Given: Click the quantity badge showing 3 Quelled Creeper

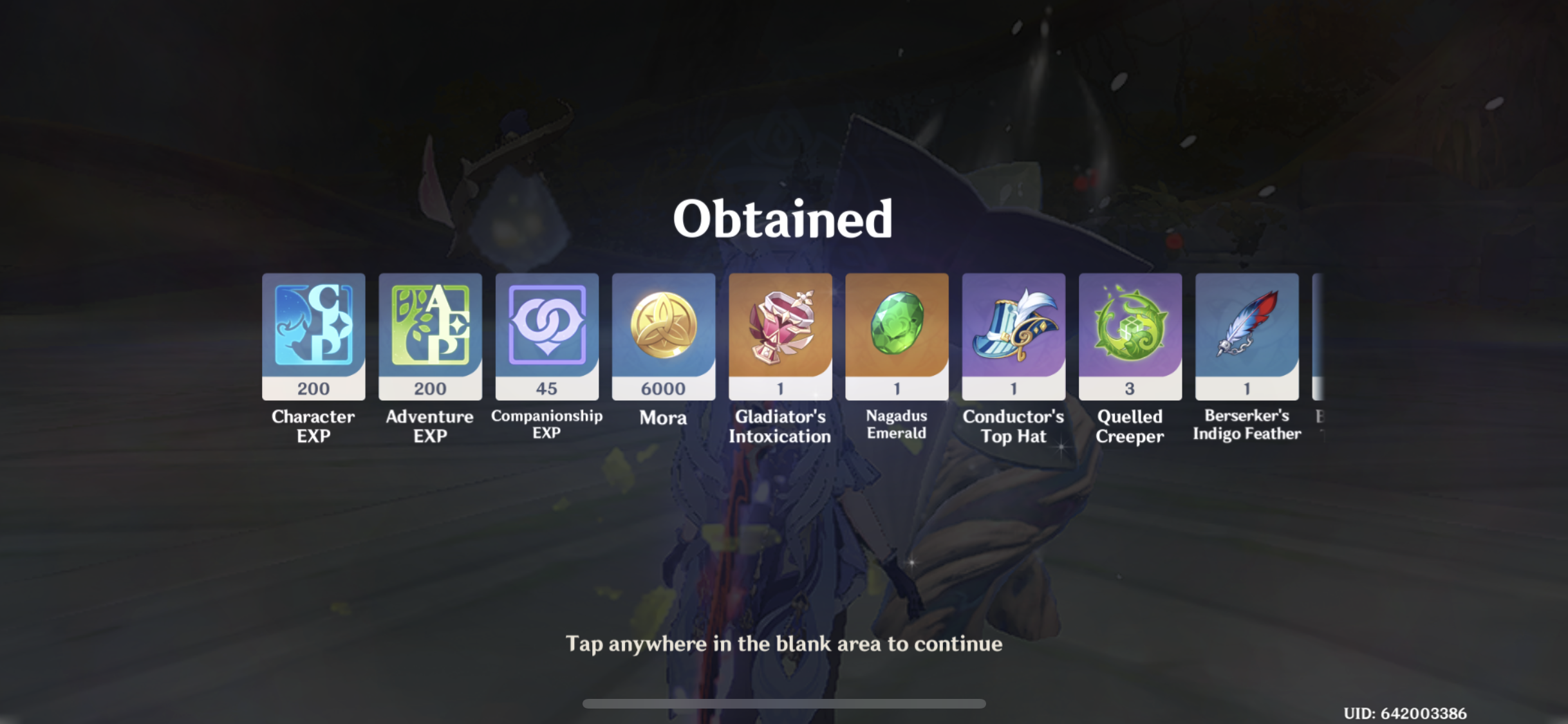Looking at the screenshot, I should click(x=1130, y=388).
